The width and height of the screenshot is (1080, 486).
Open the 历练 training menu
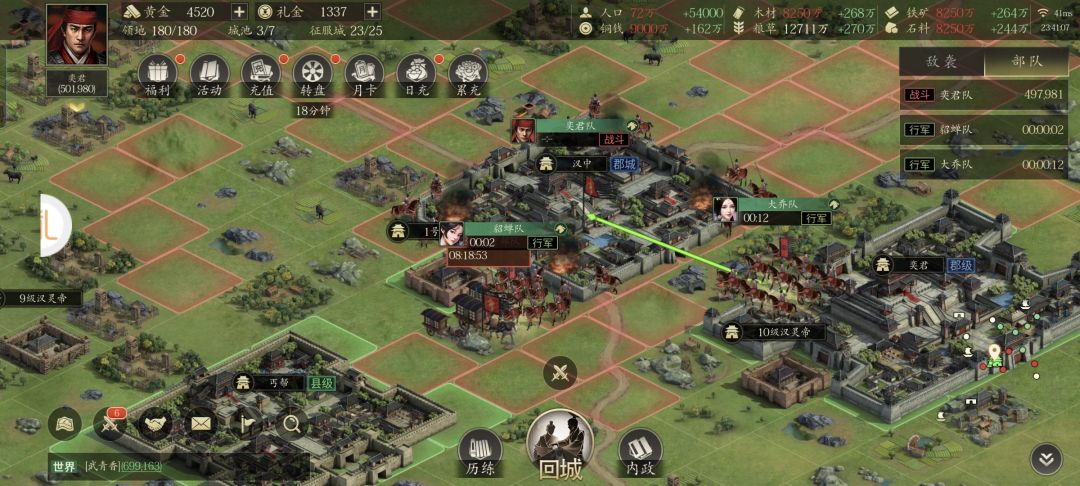click(x=480, y=451)
